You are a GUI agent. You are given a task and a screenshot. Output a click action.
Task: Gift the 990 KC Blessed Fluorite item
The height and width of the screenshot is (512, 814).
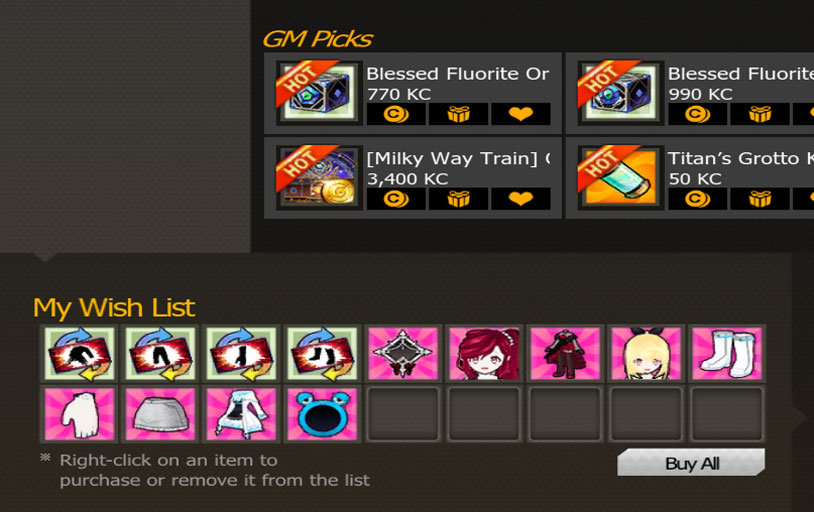[759, 114]
